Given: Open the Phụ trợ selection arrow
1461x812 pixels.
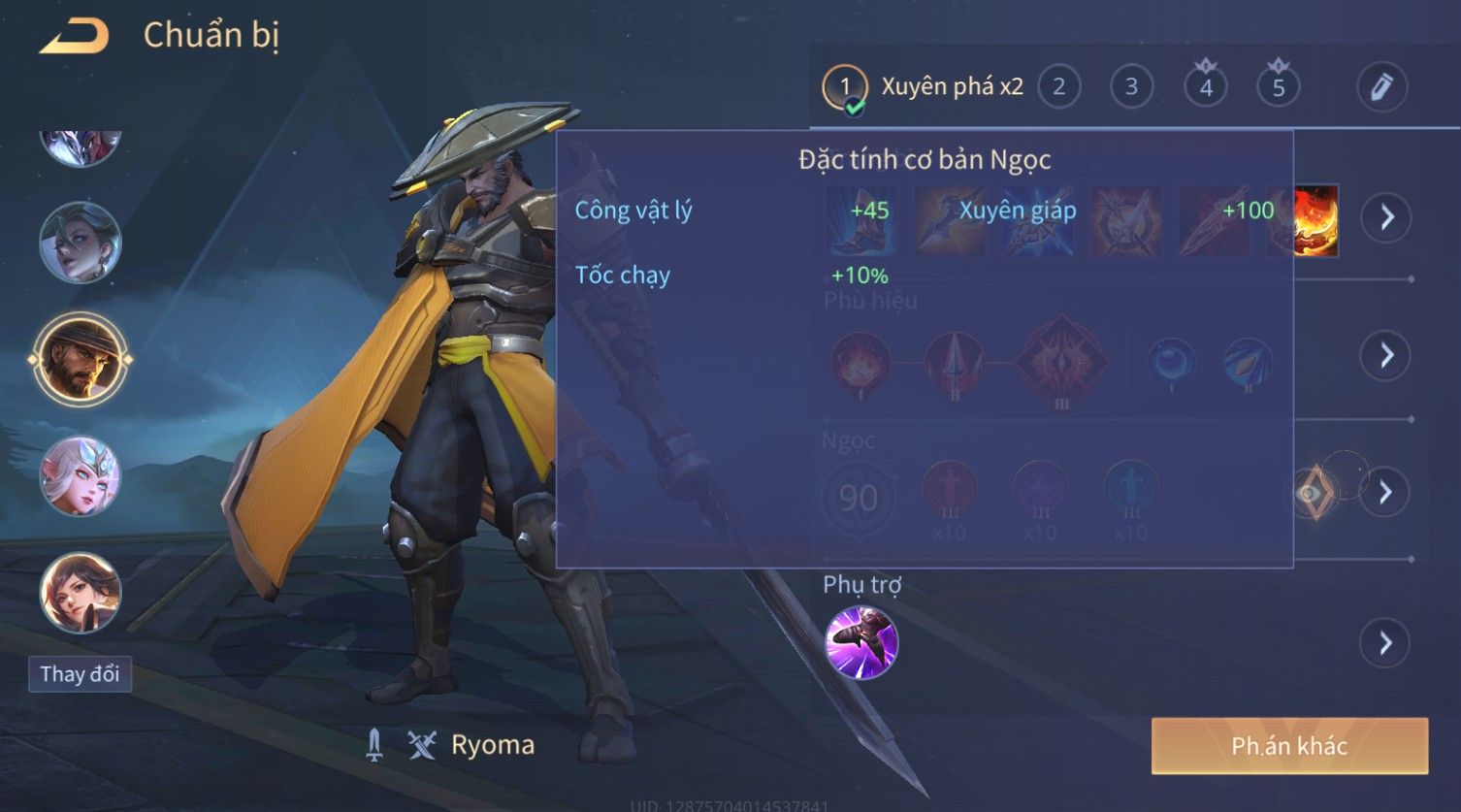Looking at the screenshot, I should coord(1385,642).
